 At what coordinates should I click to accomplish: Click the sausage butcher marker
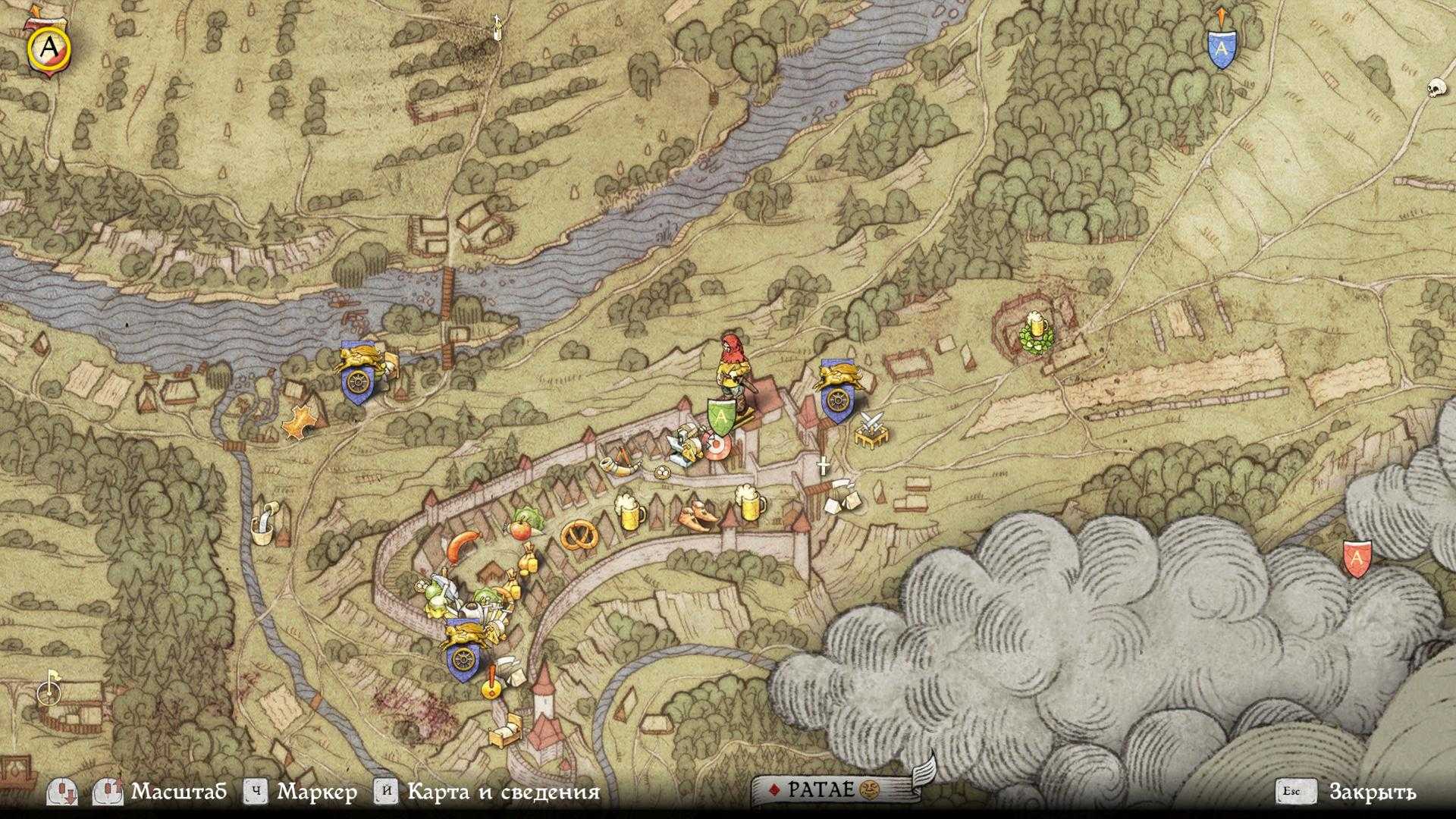[462, 546]
